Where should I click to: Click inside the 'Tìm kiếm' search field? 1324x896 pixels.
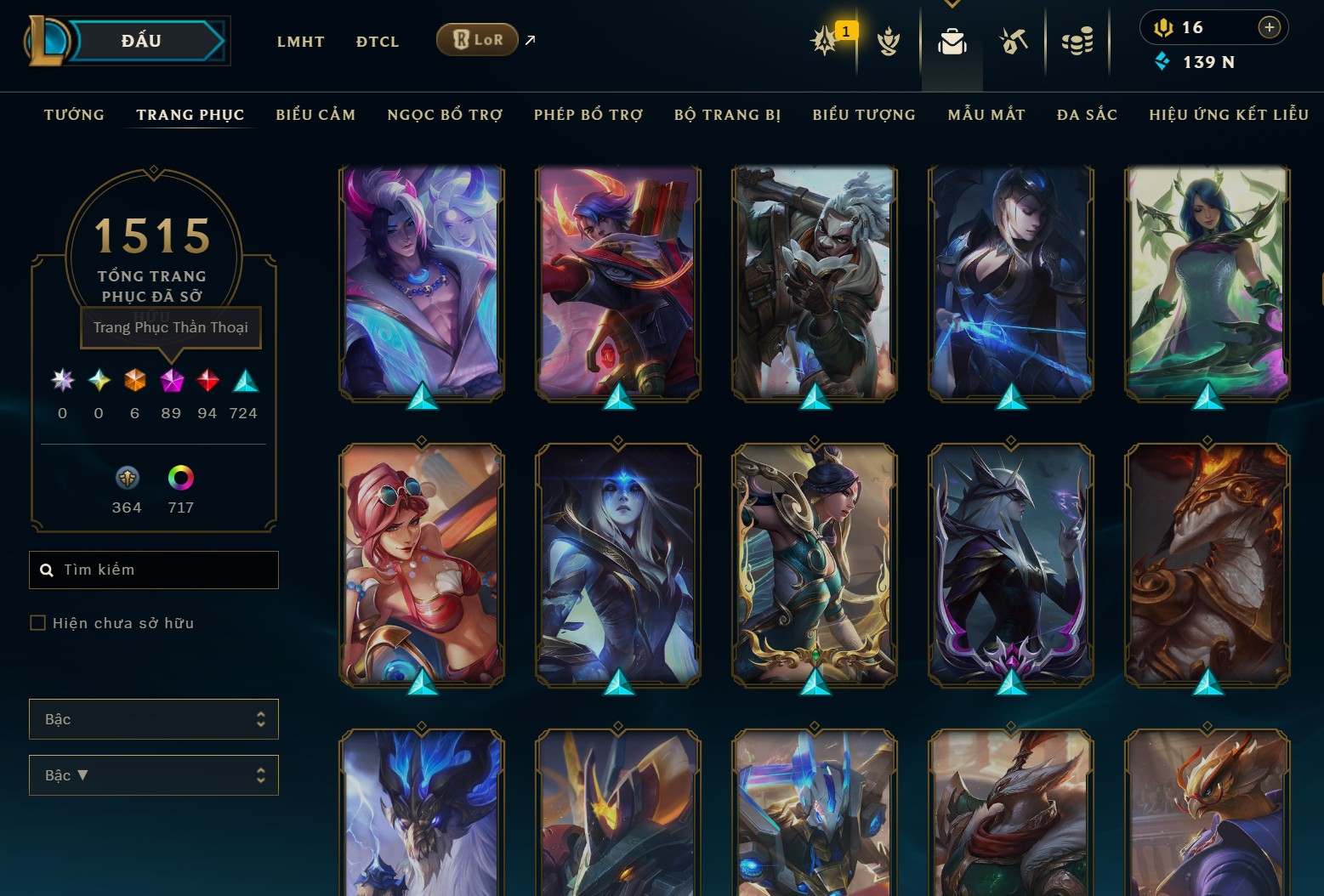[153, 569]
